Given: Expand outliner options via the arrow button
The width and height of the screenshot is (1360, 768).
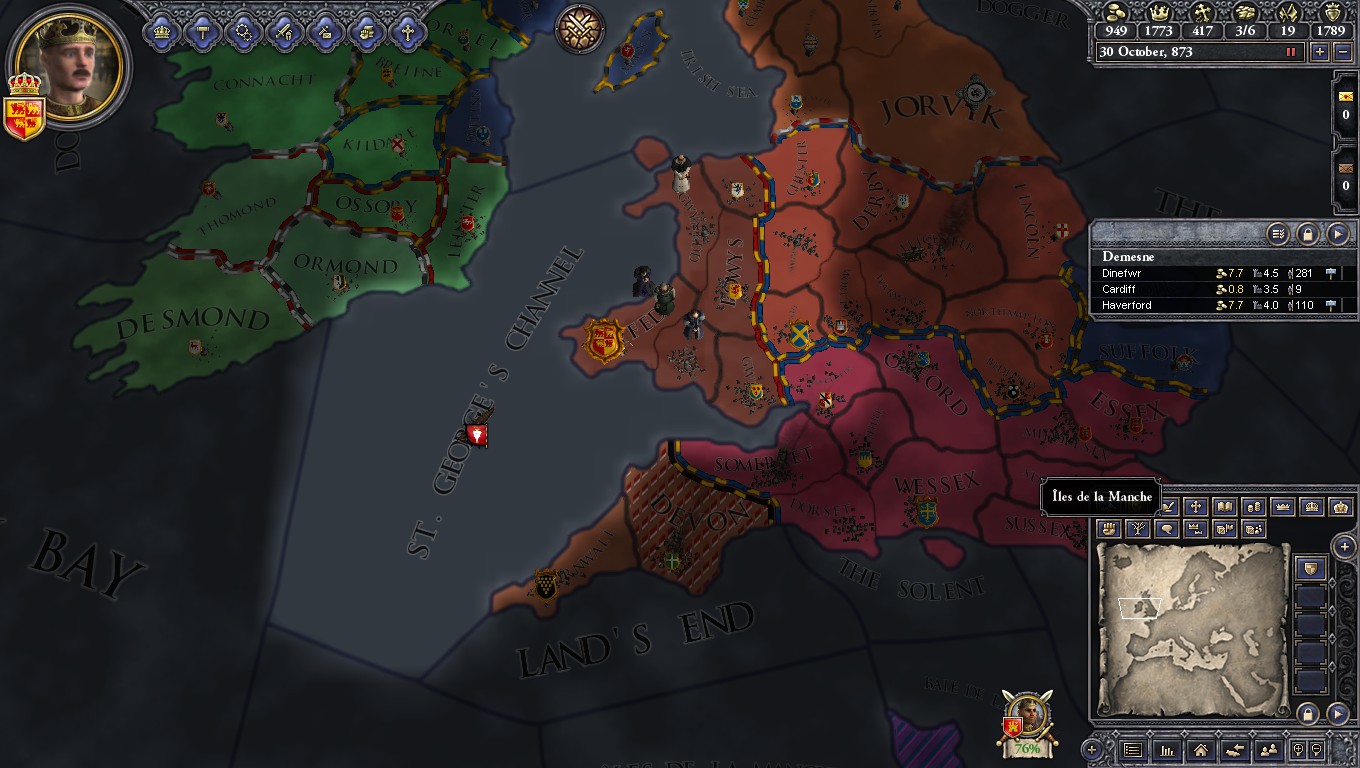Looking at the screenshot, I should [x=1340, y=234].
